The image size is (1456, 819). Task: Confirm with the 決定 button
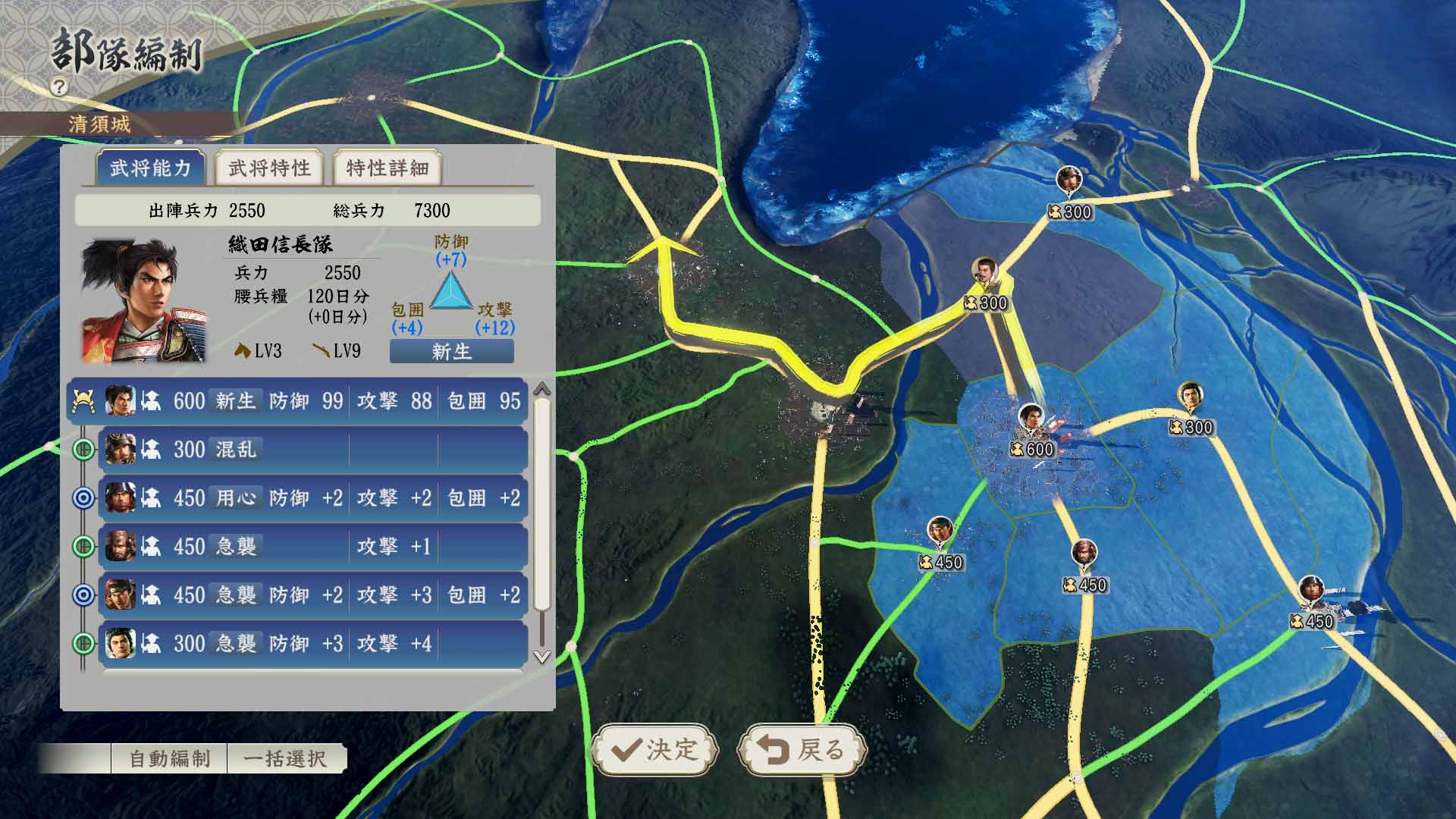click(654, 749)
